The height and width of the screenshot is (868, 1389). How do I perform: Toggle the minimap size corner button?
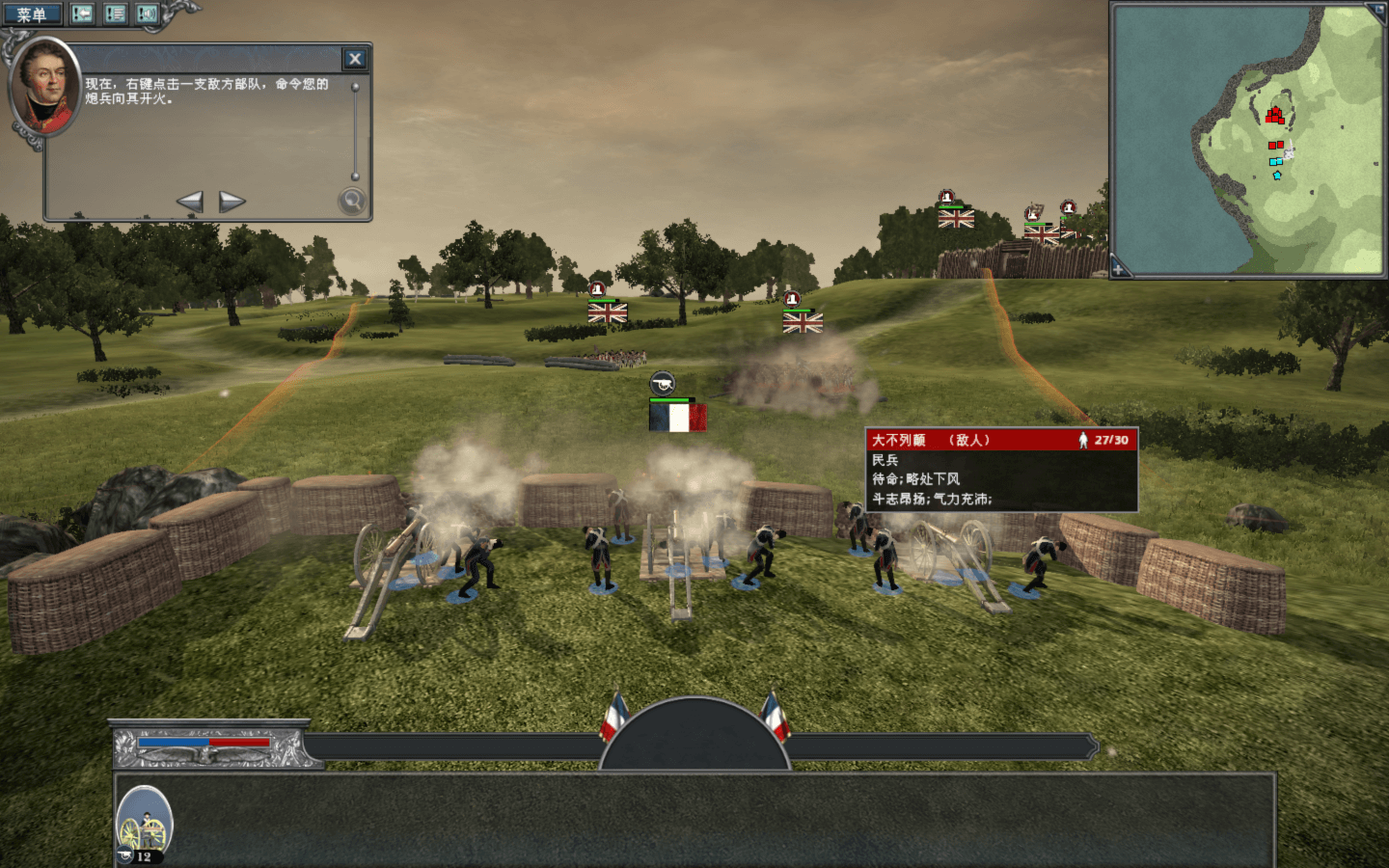pyautogui.click(x=1375, y=12)
